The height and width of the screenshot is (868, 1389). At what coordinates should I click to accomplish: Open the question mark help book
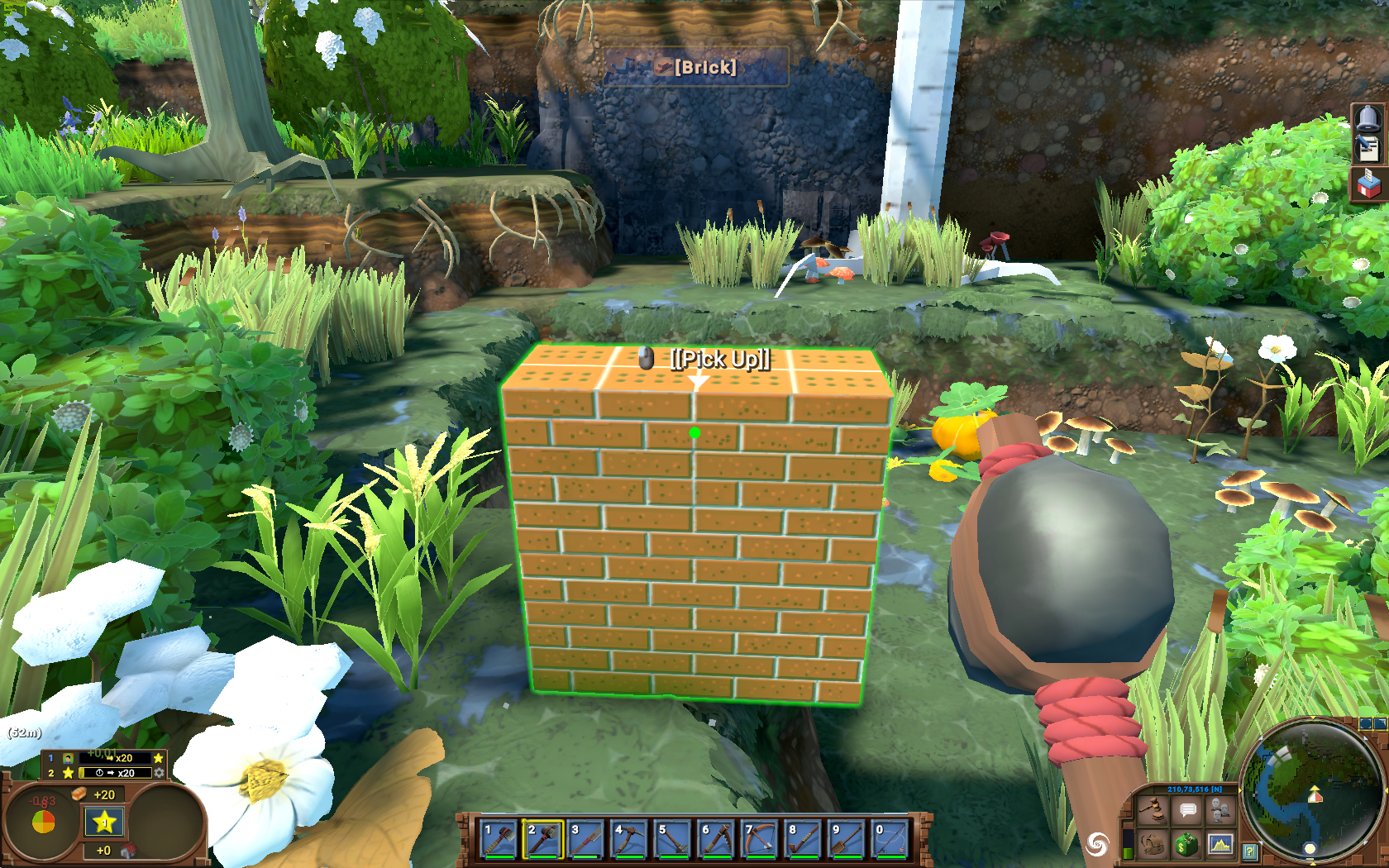pyautogui.click(x=1250, y=851)
